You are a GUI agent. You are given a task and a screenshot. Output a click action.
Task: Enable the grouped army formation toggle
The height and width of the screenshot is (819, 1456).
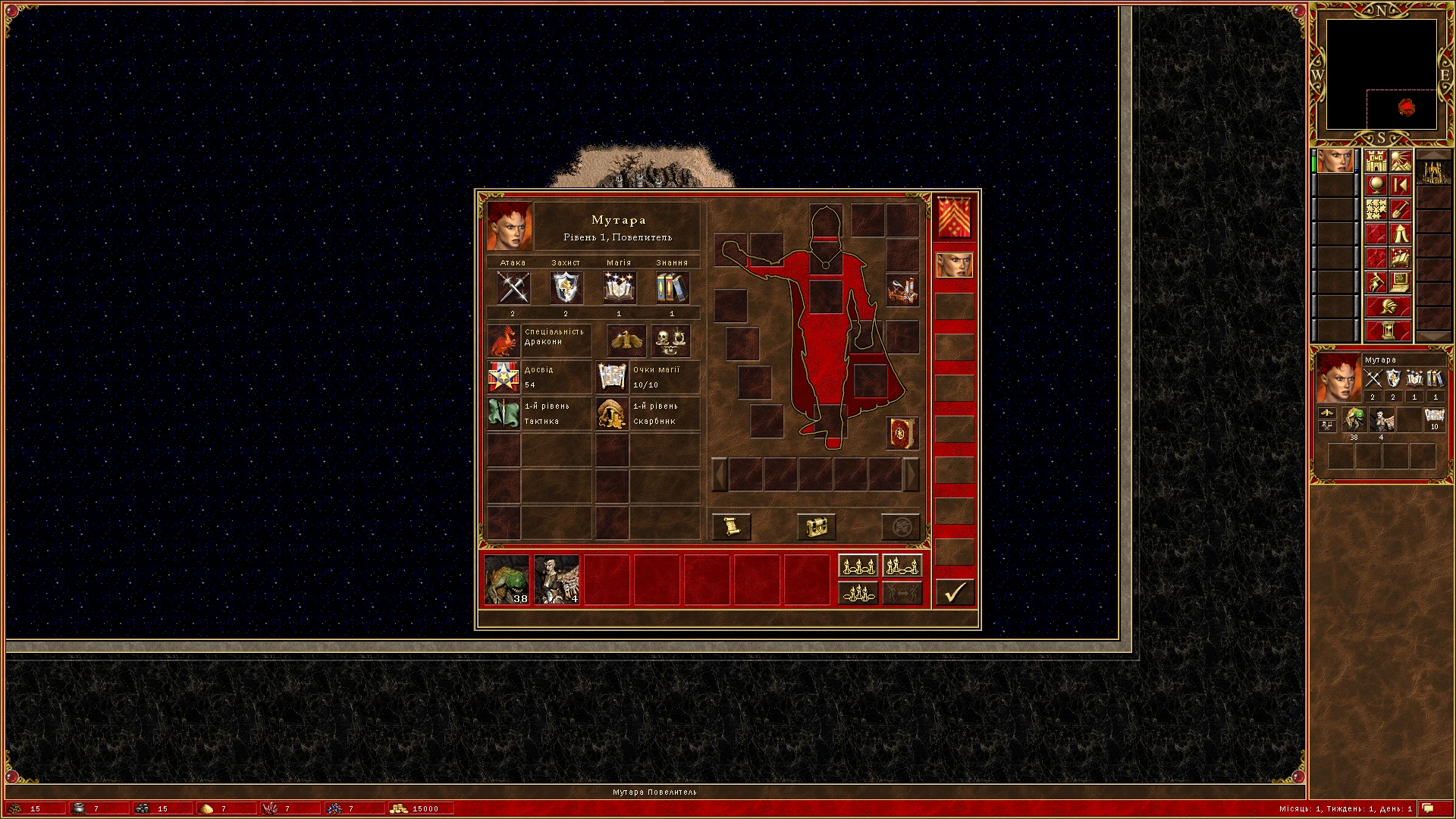902,565
